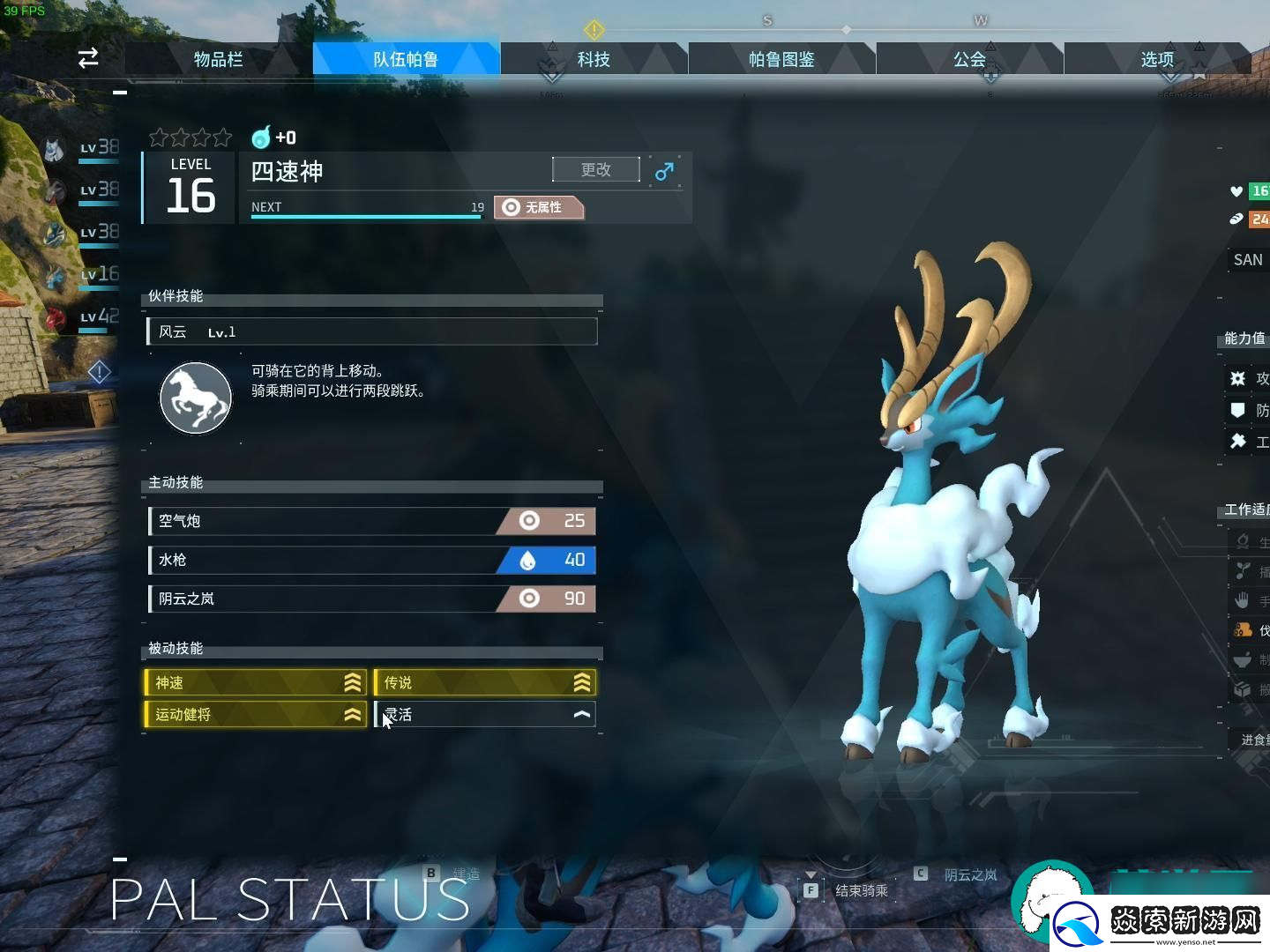Select the 水枪 water skill row
This screenshot has width=1270, height=952.
click(371, 560)
